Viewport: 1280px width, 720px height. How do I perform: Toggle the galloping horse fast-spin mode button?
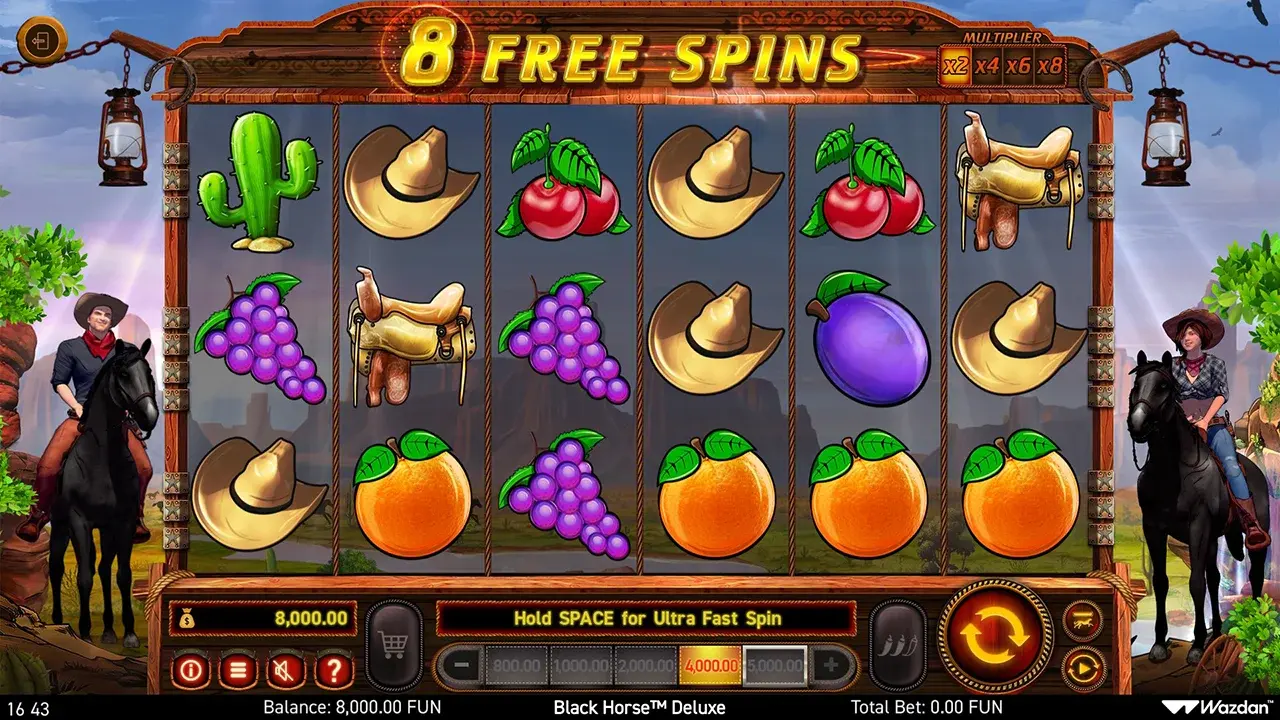click(x=1083, y=620)
